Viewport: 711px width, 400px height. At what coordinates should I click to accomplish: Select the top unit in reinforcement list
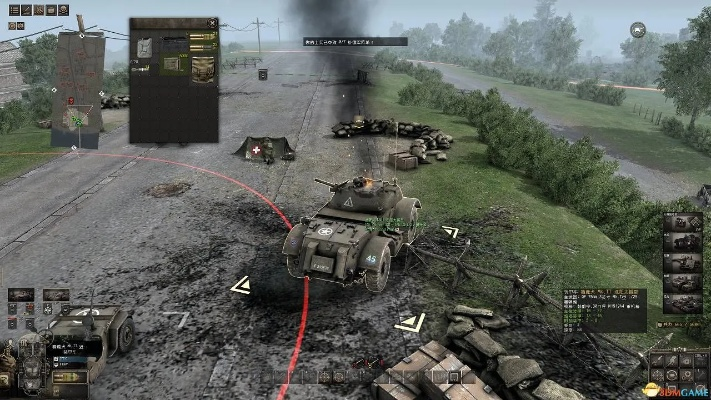(683, 224)
